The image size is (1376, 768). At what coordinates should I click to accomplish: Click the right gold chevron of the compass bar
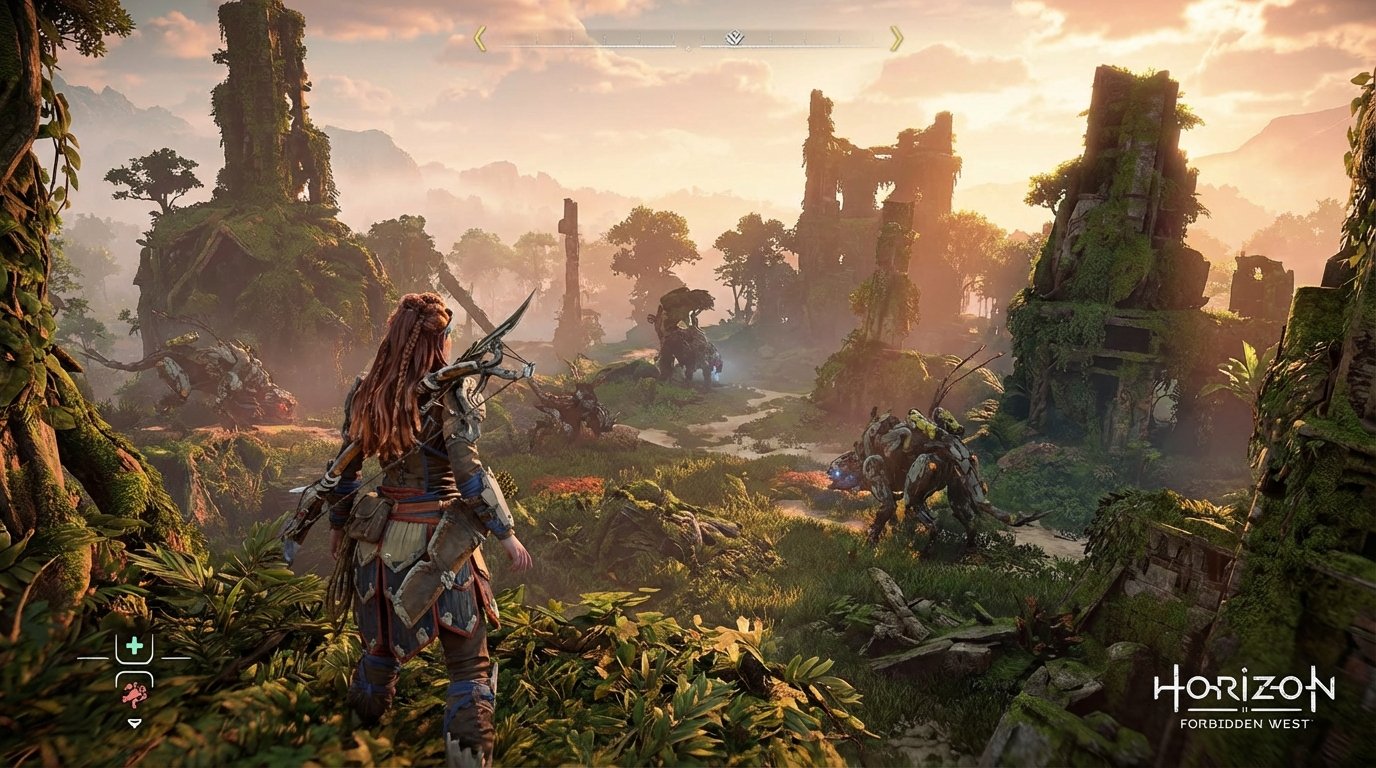coord(895,39)
